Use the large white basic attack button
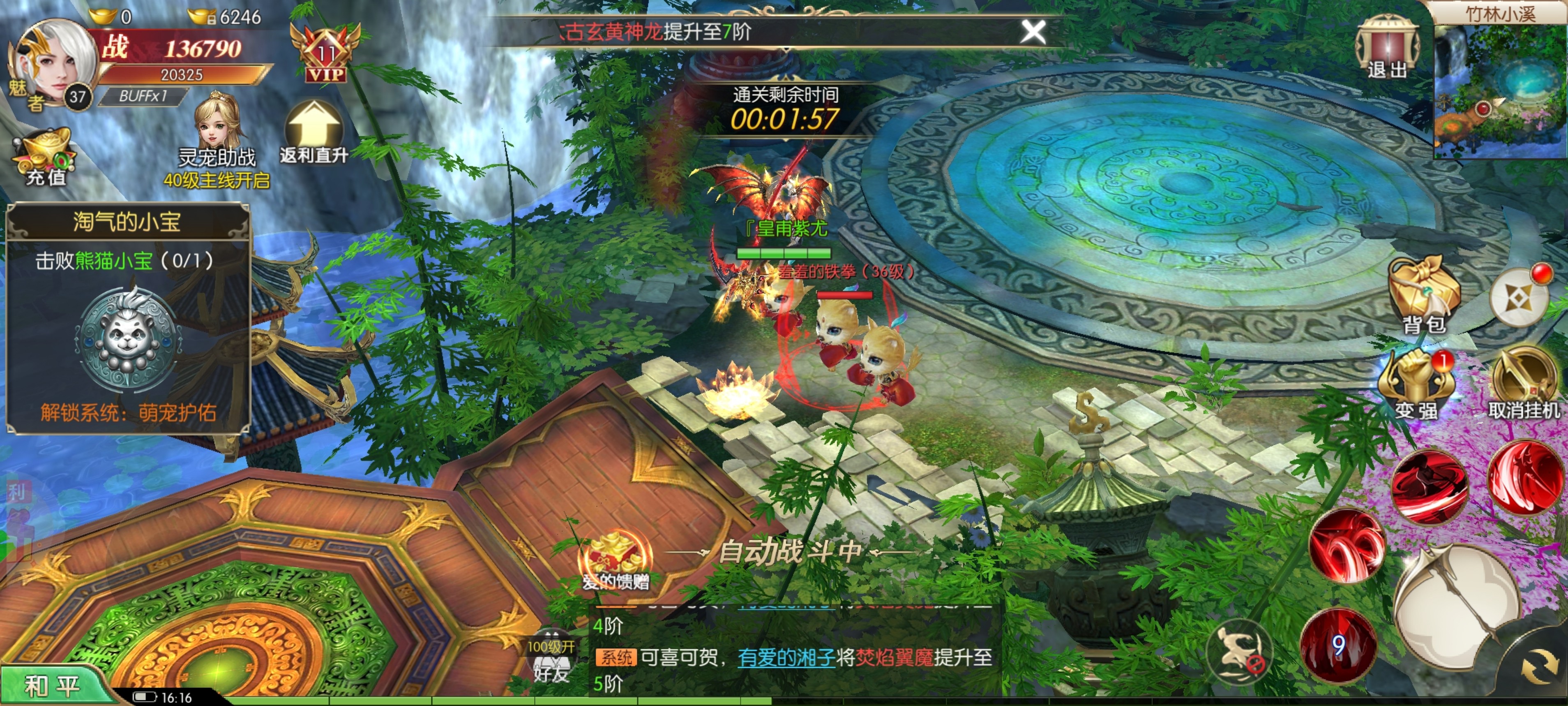1568x706 pixels. [x=1458, y=609]
